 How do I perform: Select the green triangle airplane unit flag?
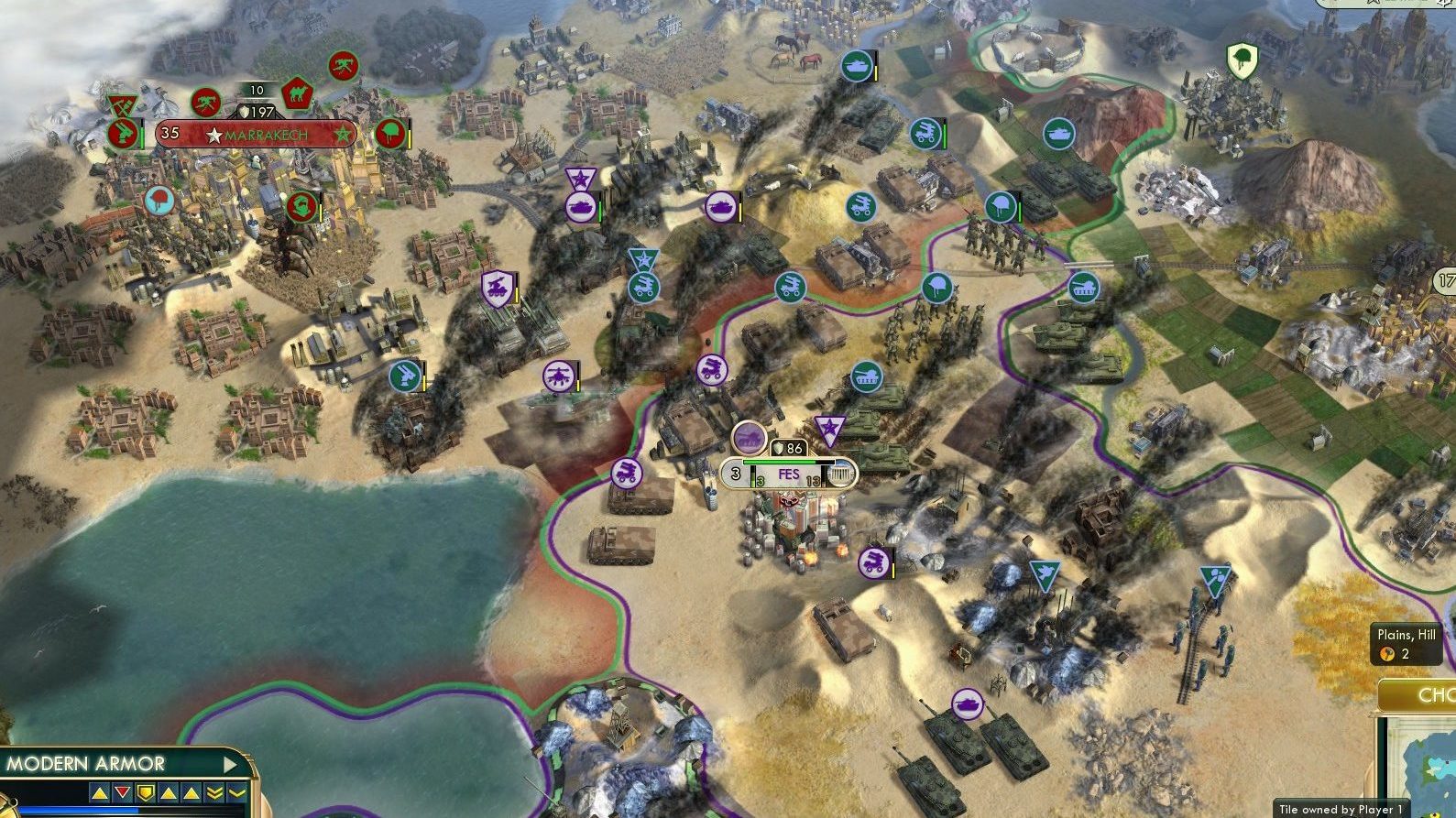[x=1043, y=575]
